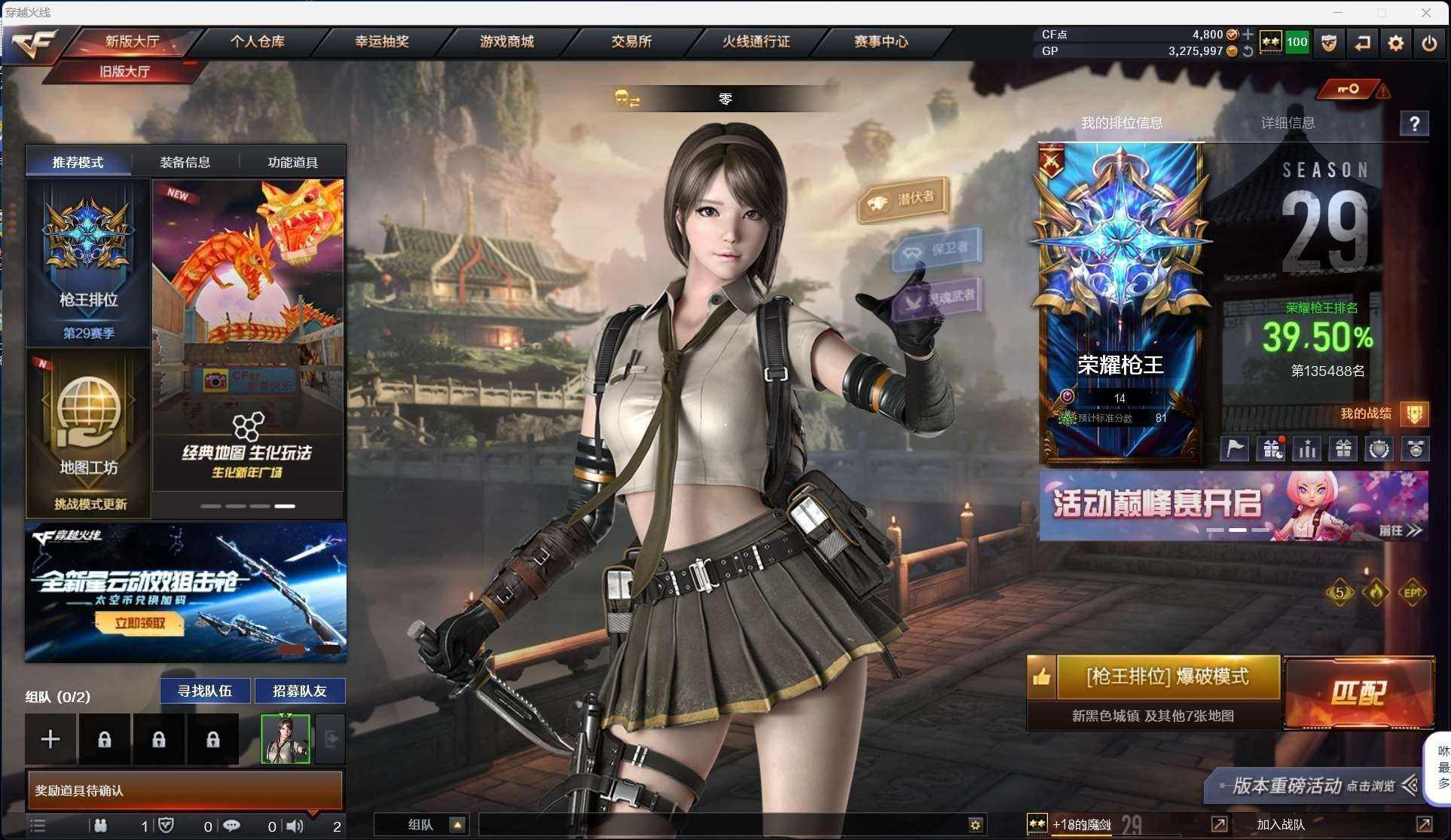Open the gear settings icon
The height and width of the screenshot is (840, 1451).
[x=1395, y=43]
